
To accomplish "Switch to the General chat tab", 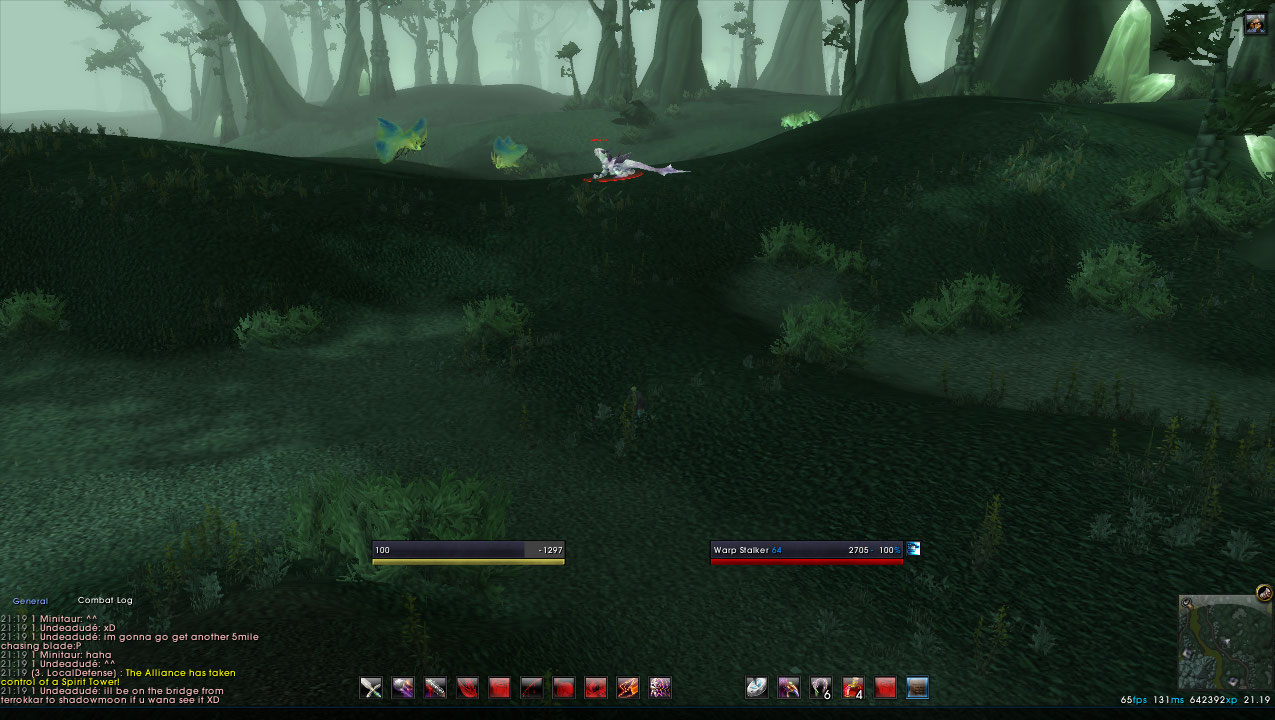I will (x=30, y=601).
